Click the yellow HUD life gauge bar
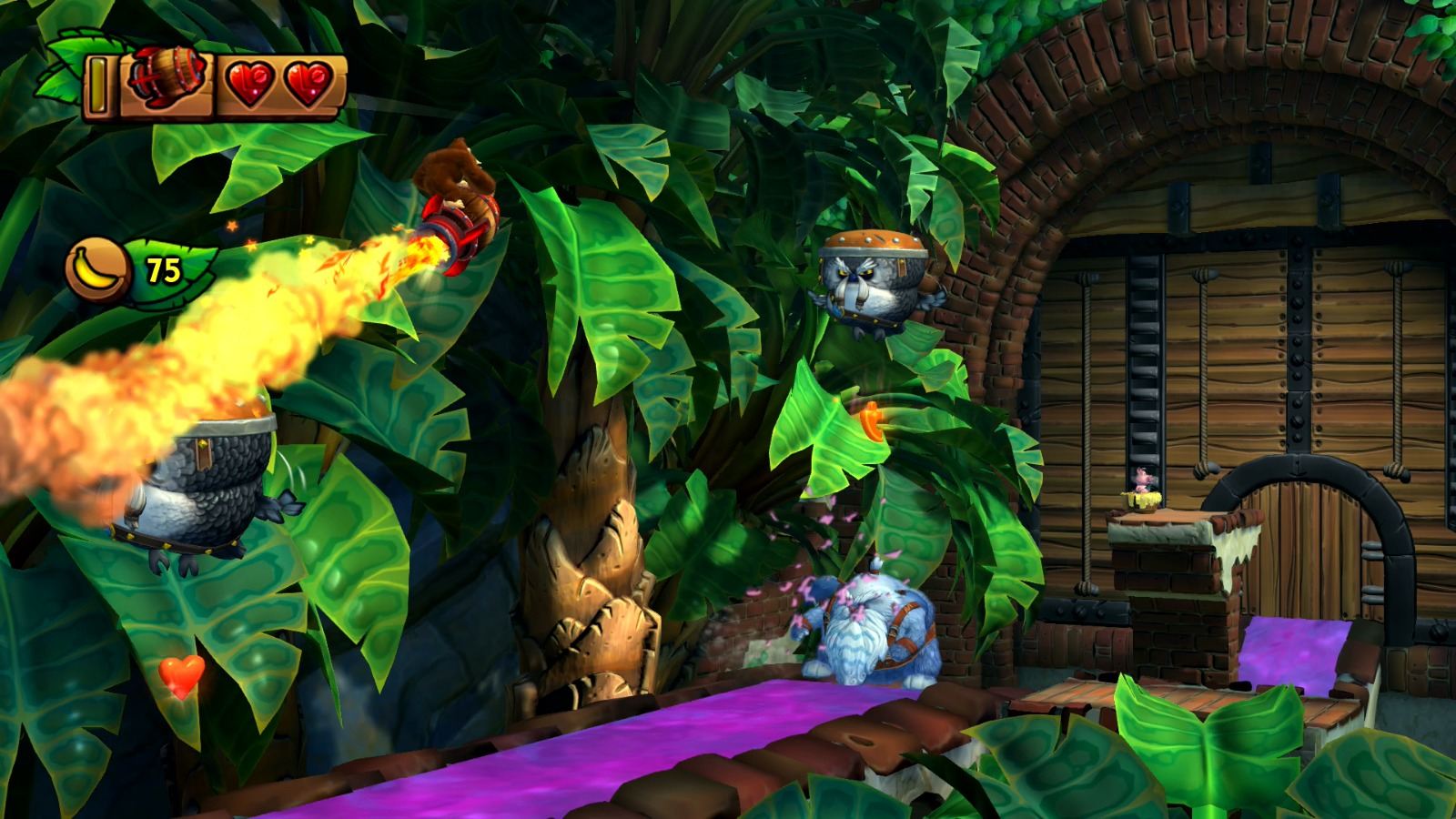This screenshot has height=819, width=1456. 97,86
